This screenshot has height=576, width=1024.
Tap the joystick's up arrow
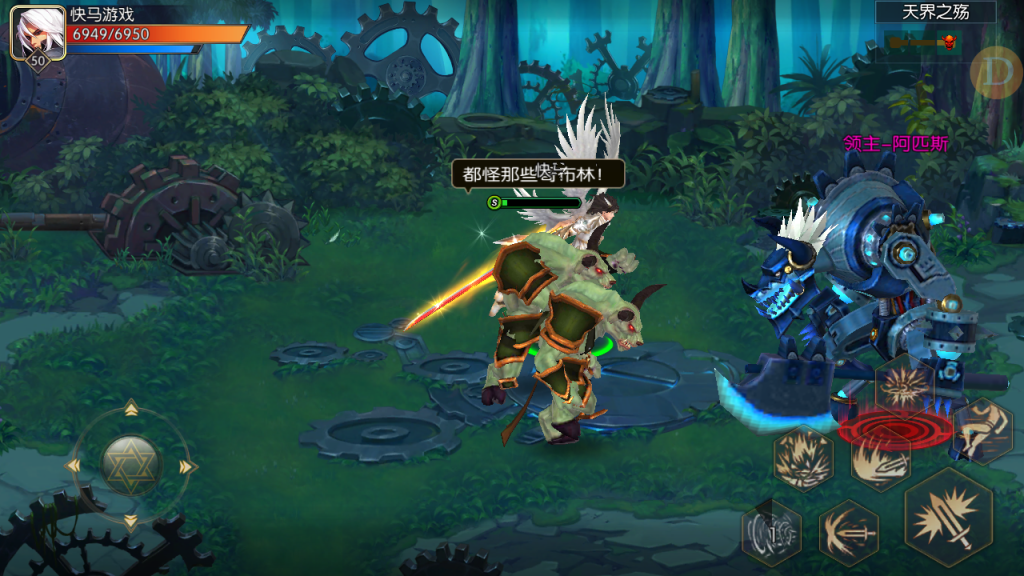click(x=130, y=408)
